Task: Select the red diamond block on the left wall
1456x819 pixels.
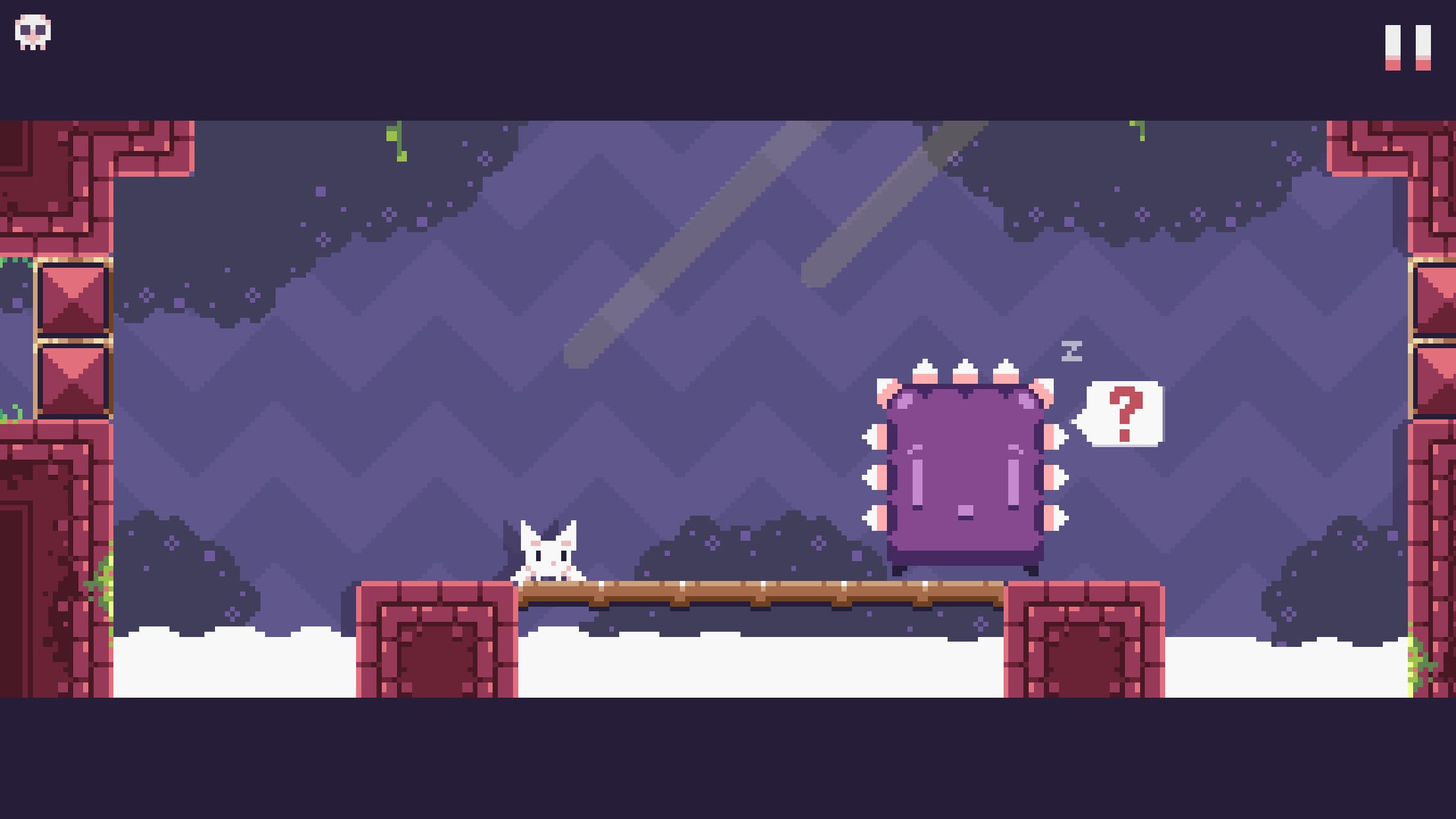Action: pos(74,300)
